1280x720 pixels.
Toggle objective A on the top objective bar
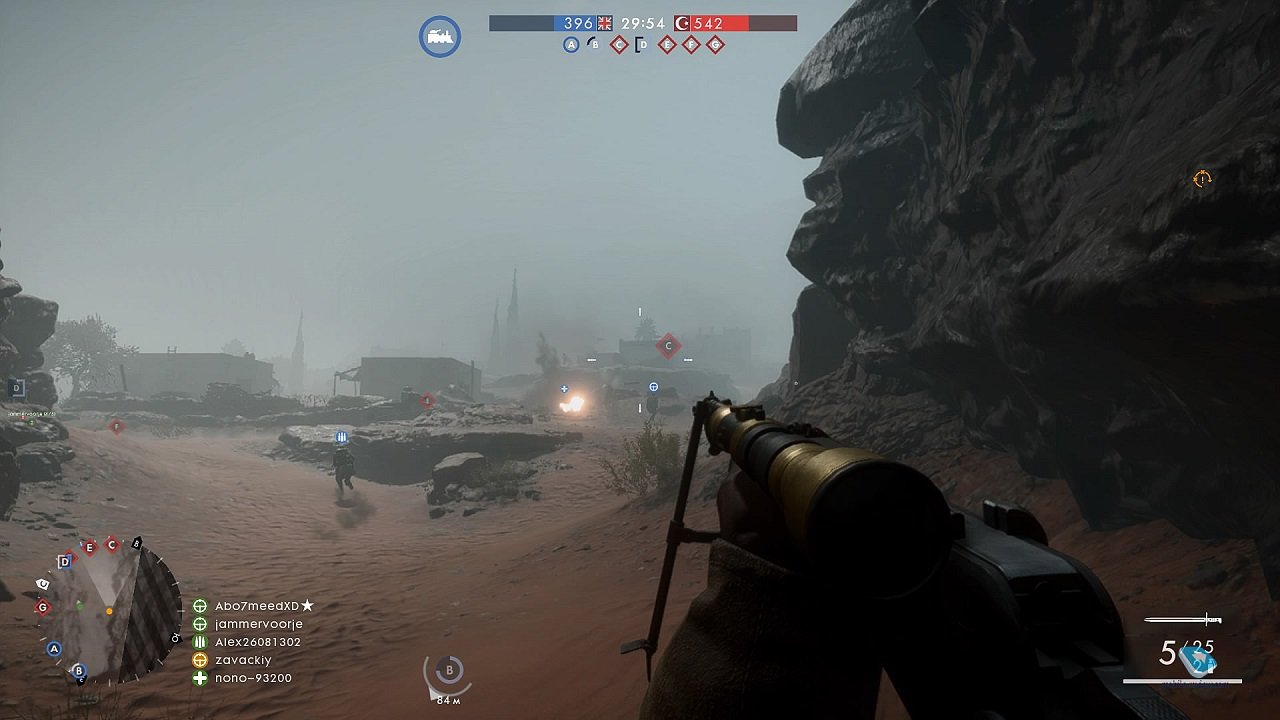[571, 44]
